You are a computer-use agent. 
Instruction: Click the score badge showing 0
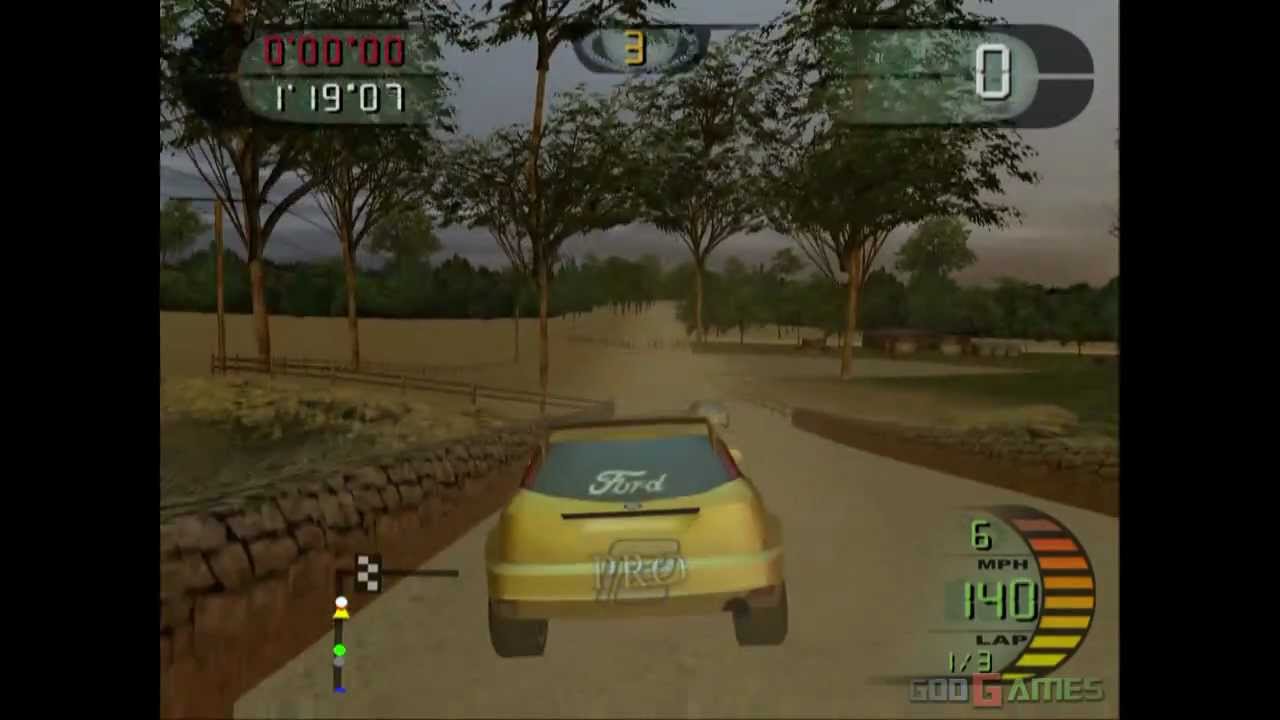tap(995, 70)
